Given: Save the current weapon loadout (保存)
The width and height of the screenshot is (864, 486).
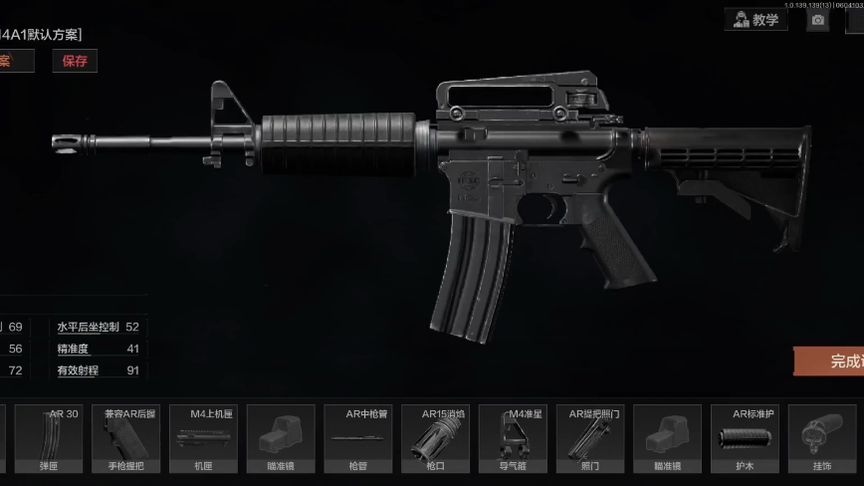Looking at the screenshot, I should coord(75,61).
